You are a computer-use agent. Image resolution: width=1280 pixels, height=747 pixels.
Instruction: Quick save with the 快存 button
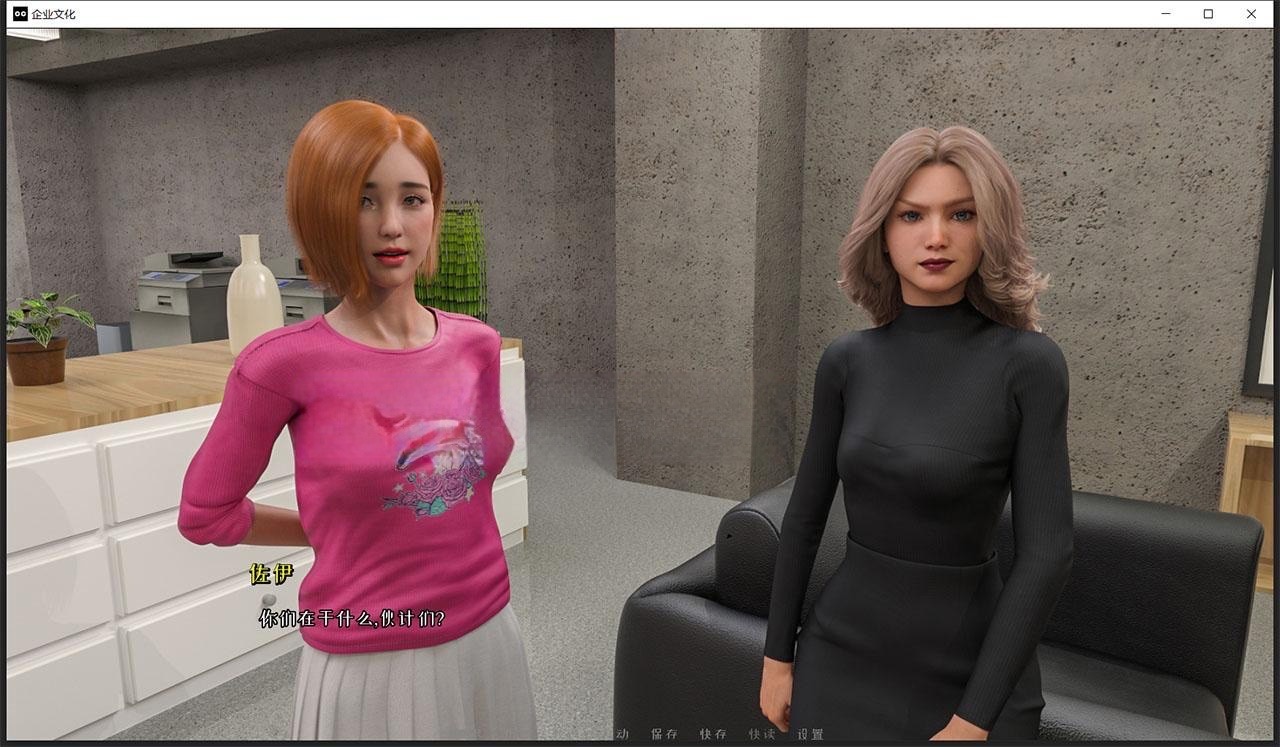coord(713,734)
